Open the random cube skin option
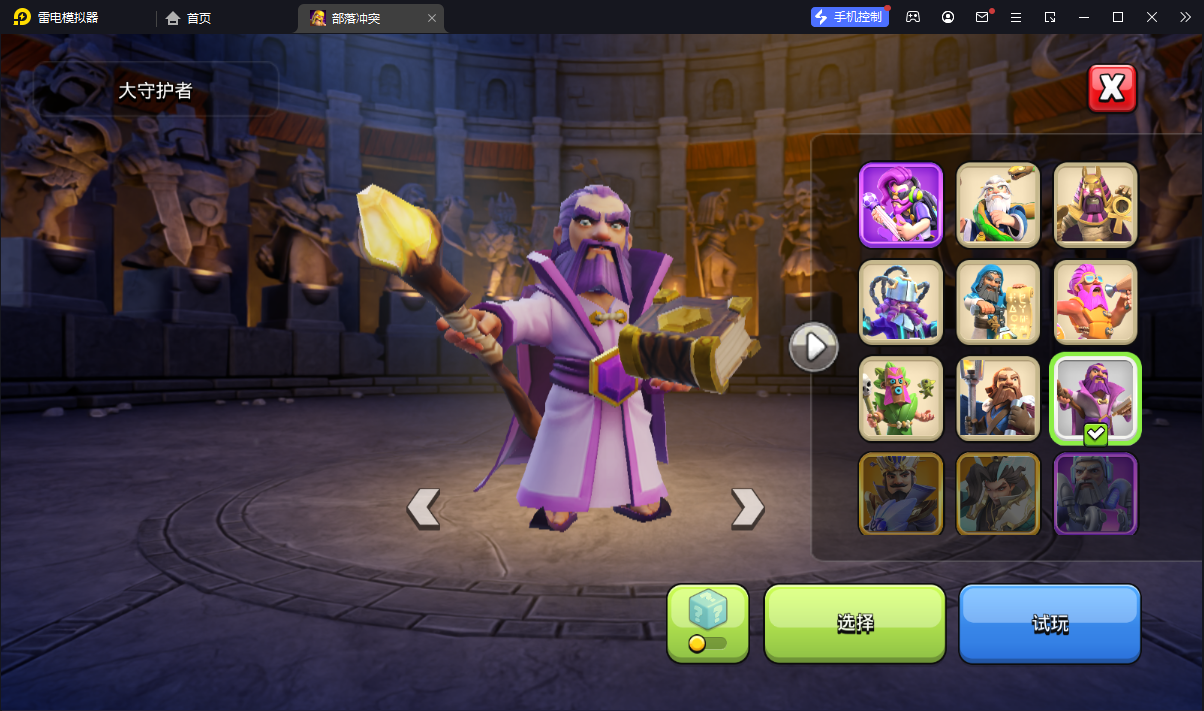This screenshot has height=711, width=1204. 708,623
